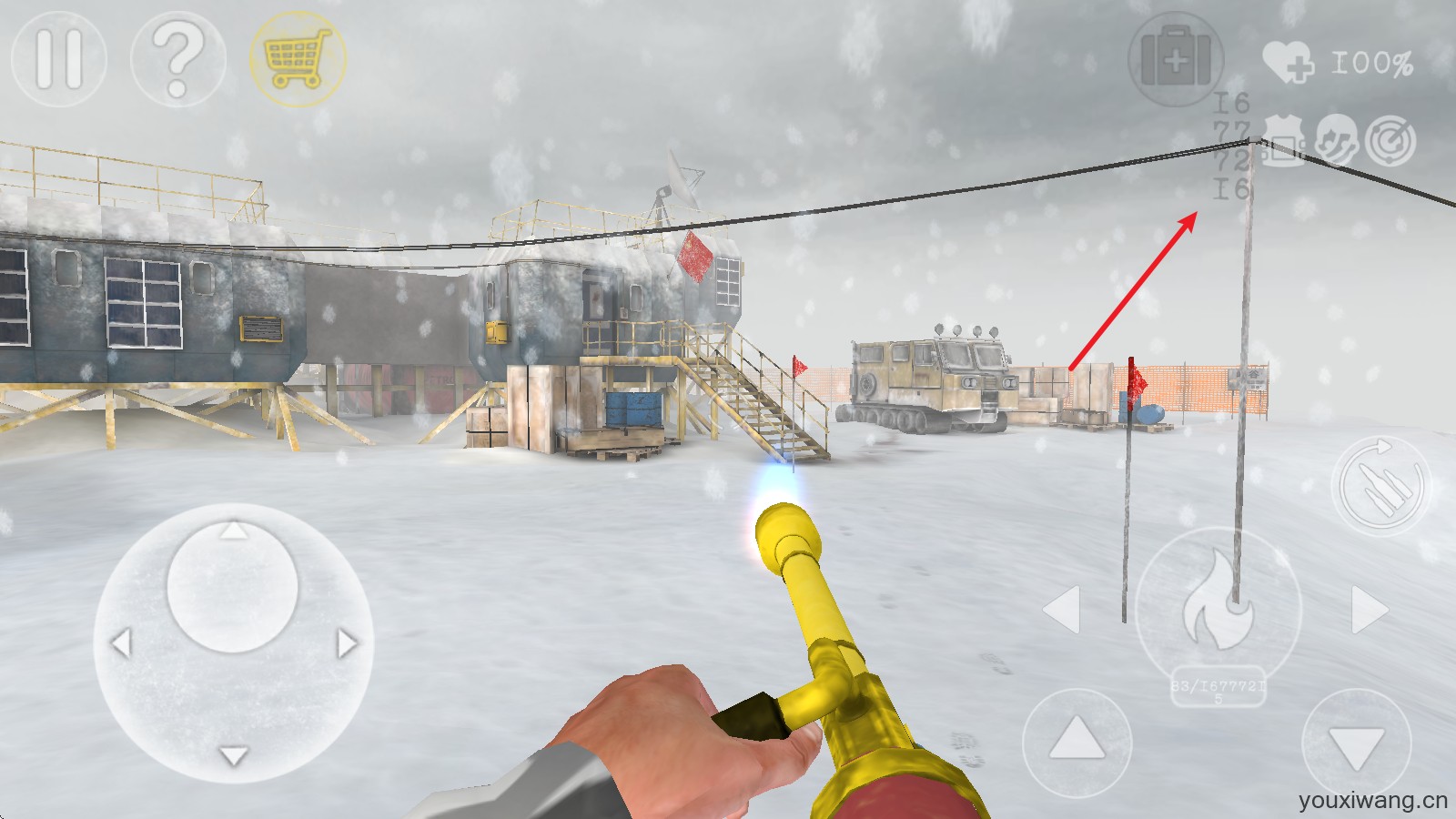Use the medkit button
The image size is (1456, 819).
point(1175,58)
